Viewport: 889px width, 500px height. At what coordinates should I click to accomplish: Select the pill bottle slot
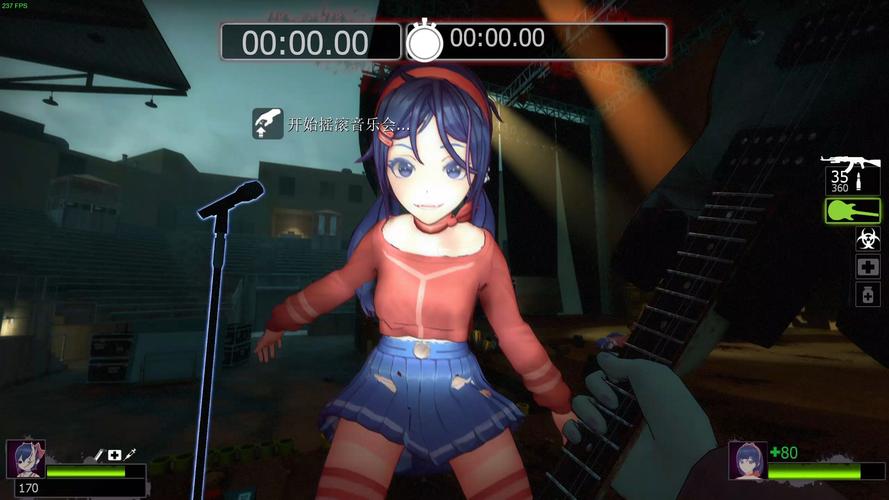click(x=867, y=294)
